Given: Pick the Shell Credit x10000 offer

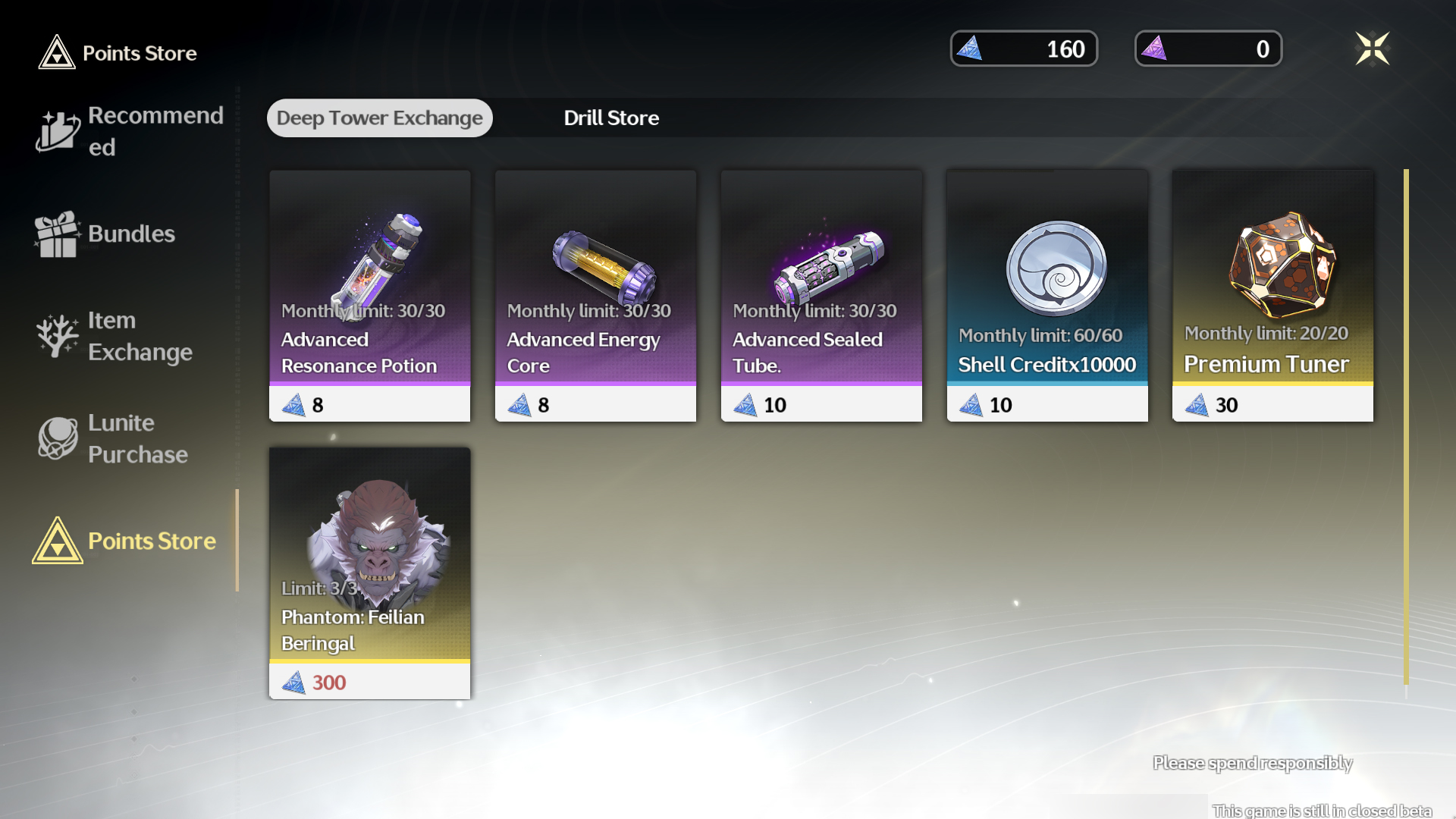Looking at the screenshot, I should click(1047, 296).
